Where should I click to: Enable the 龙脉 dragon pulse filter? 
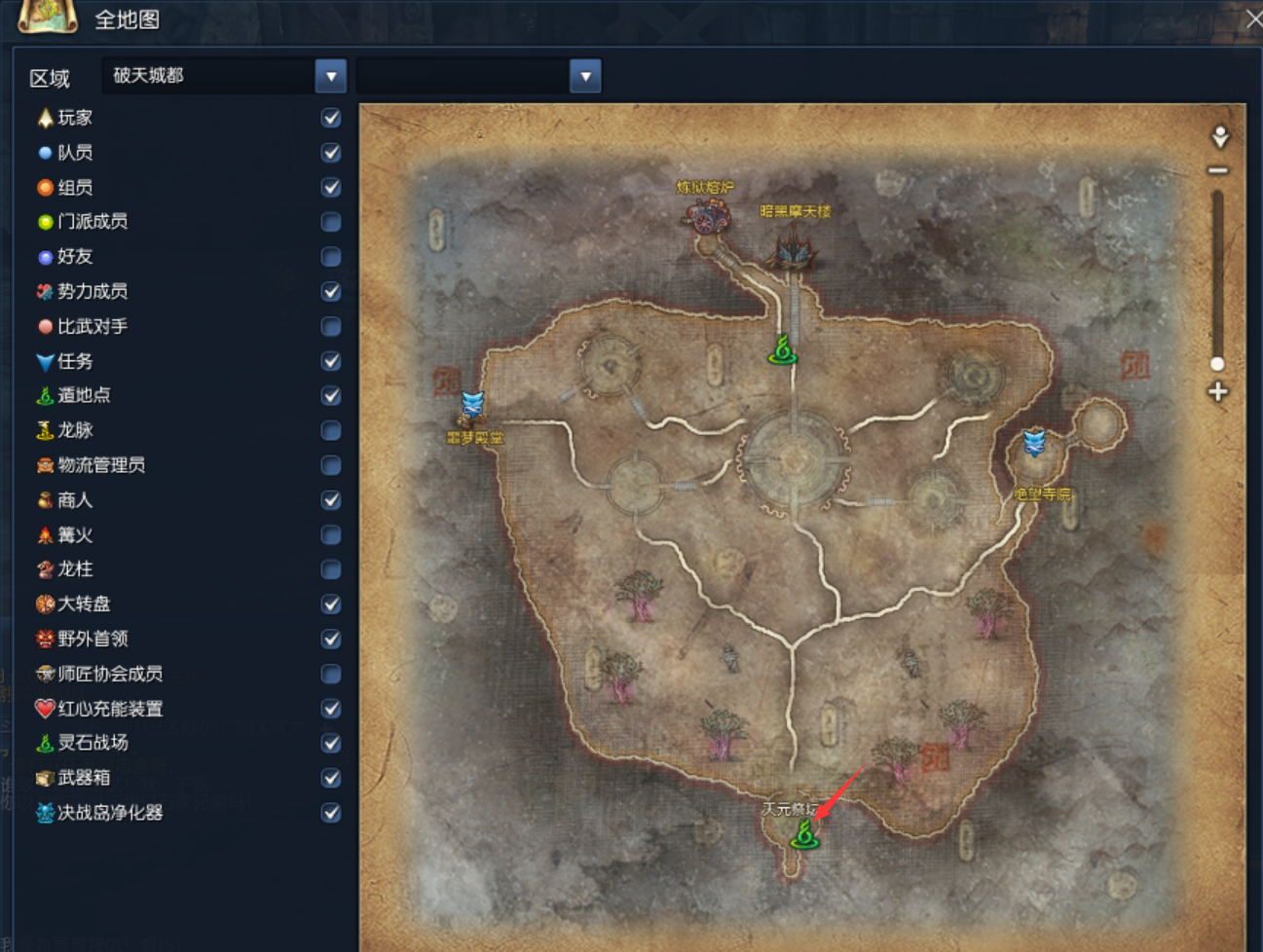[331, 430]
